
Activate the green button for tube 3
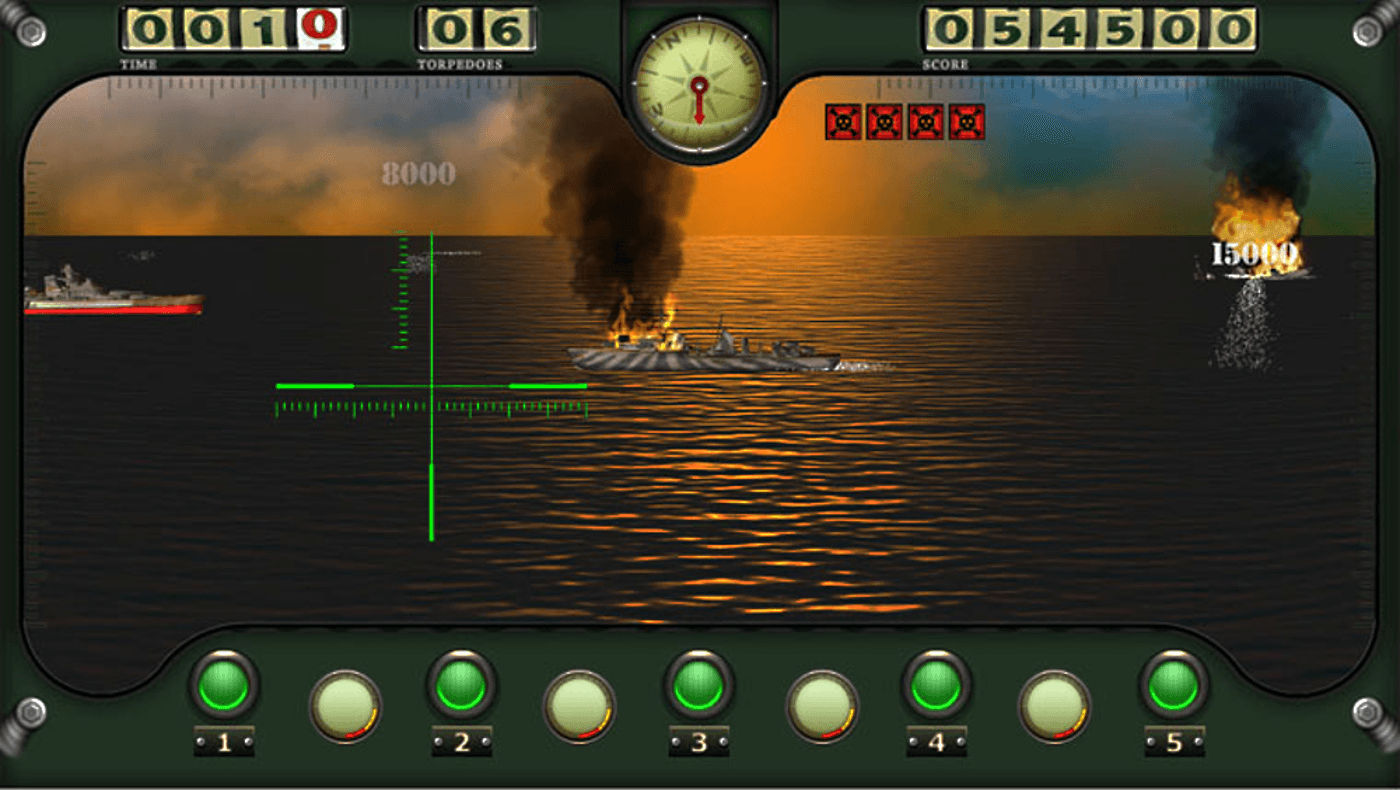point(698,685)
